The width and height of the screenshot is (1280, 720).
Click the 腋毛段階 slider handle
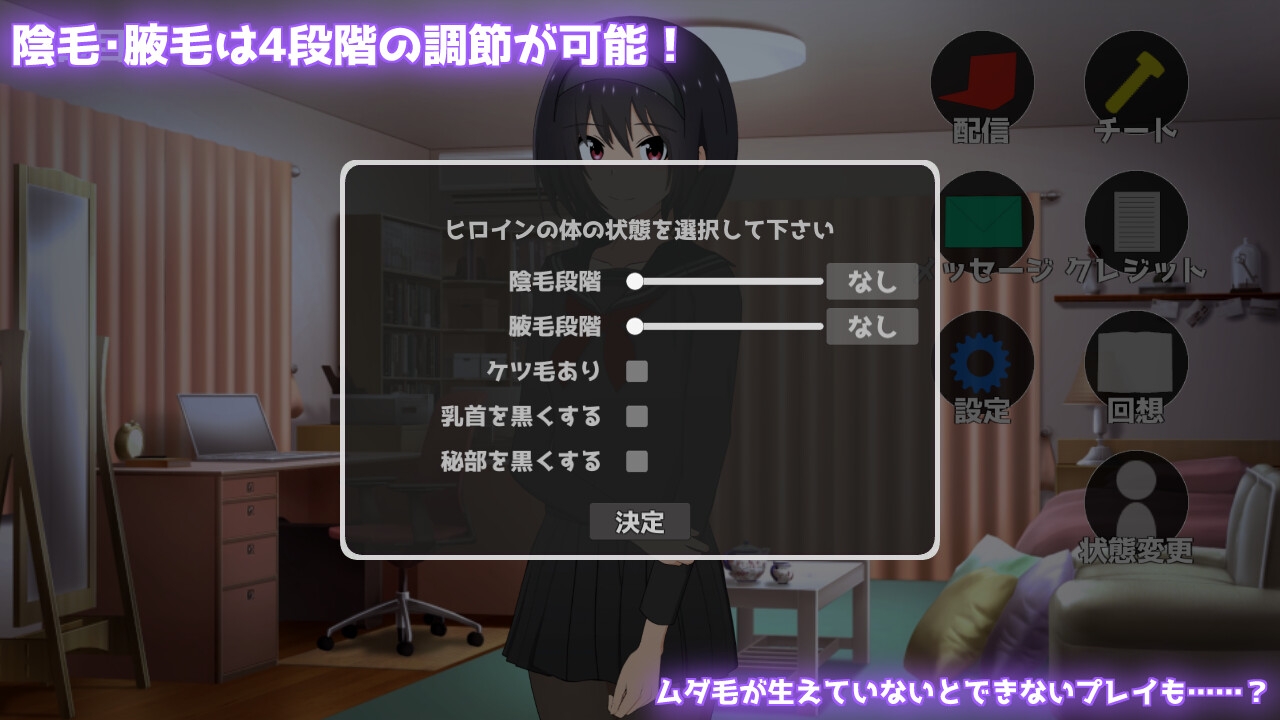[638, 326]
